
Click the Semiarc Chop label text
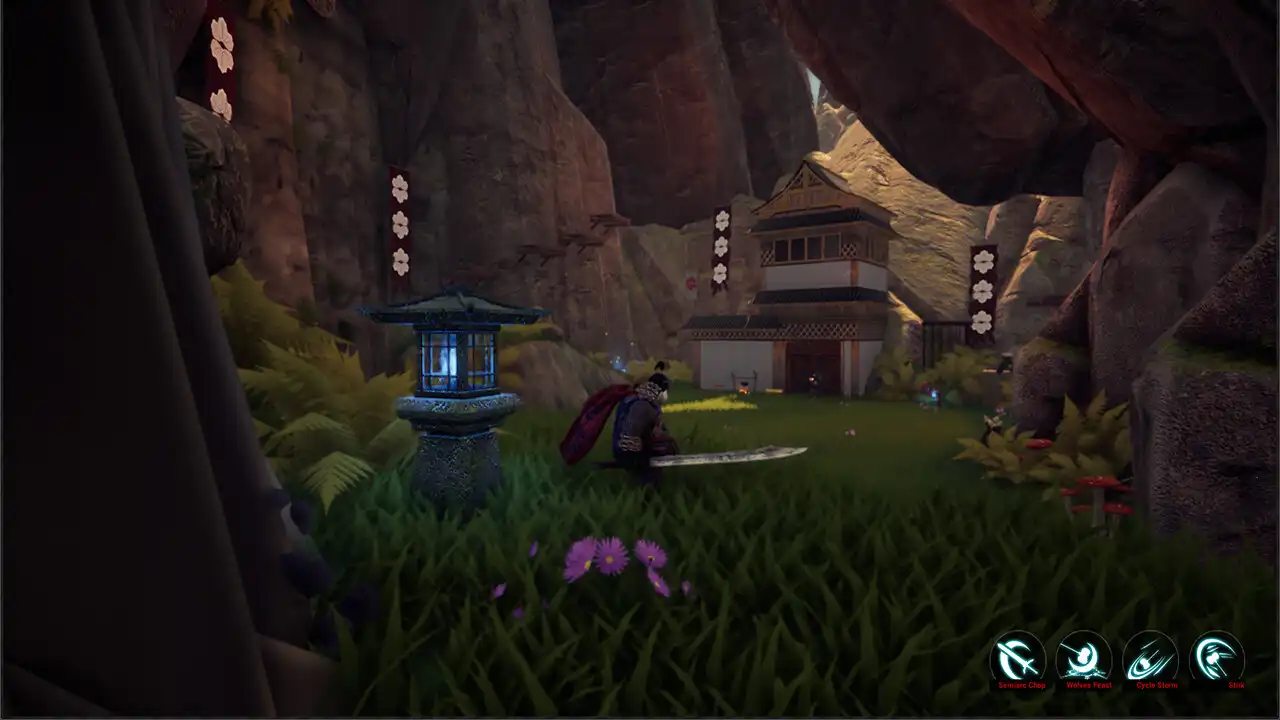[1024, 686]
